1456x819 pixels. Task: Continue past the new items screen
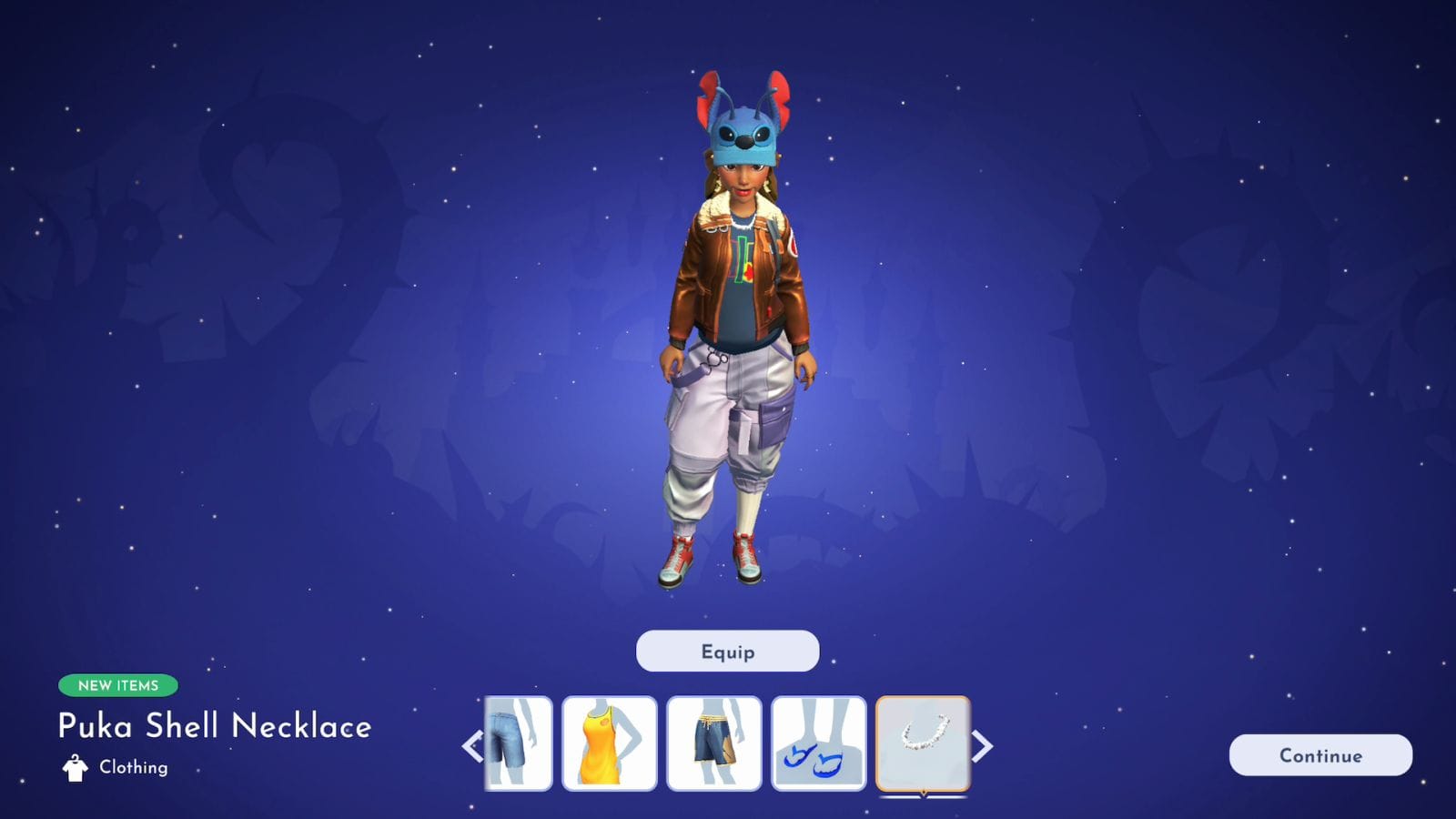pyautogui.click(x=1320, y=755)
